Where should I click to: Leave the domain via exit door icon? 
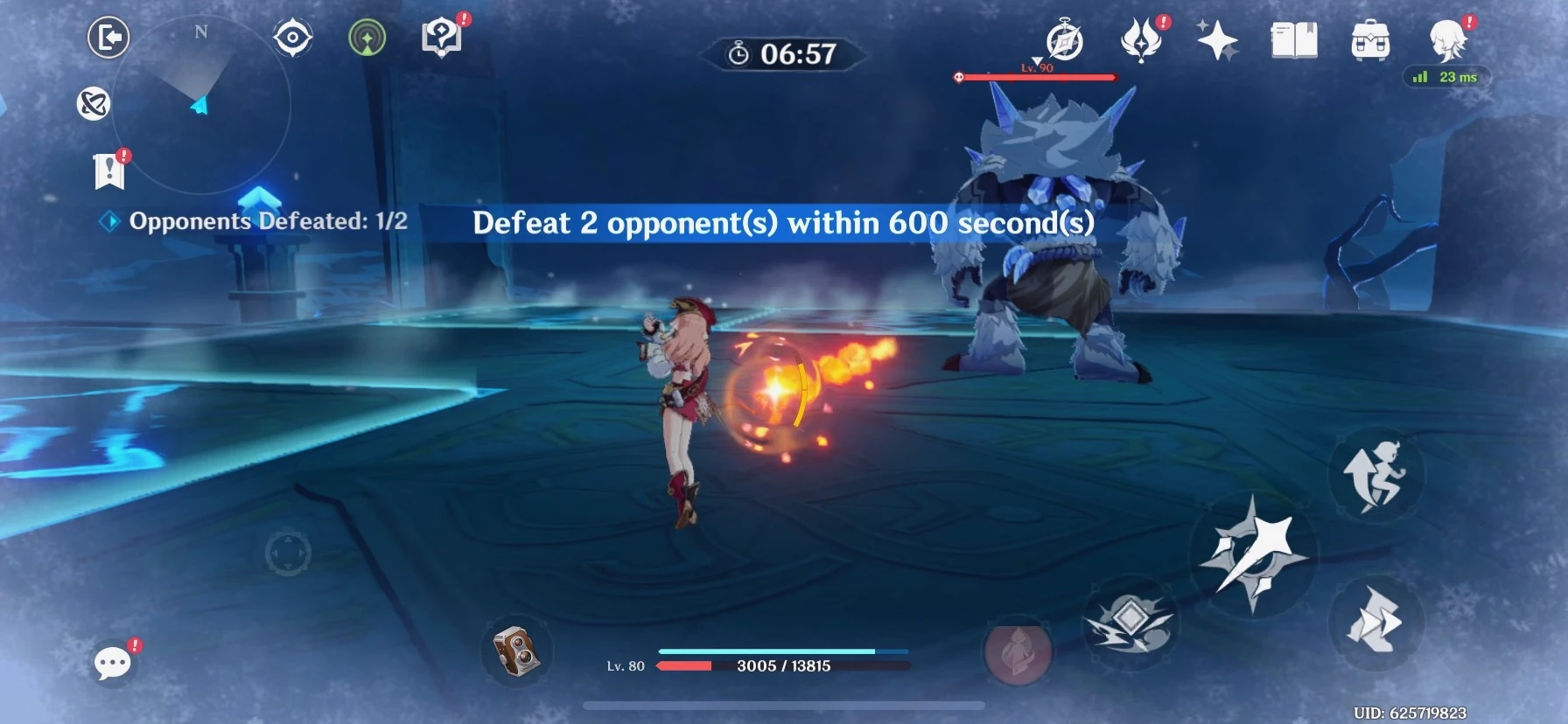click(108, 38)
